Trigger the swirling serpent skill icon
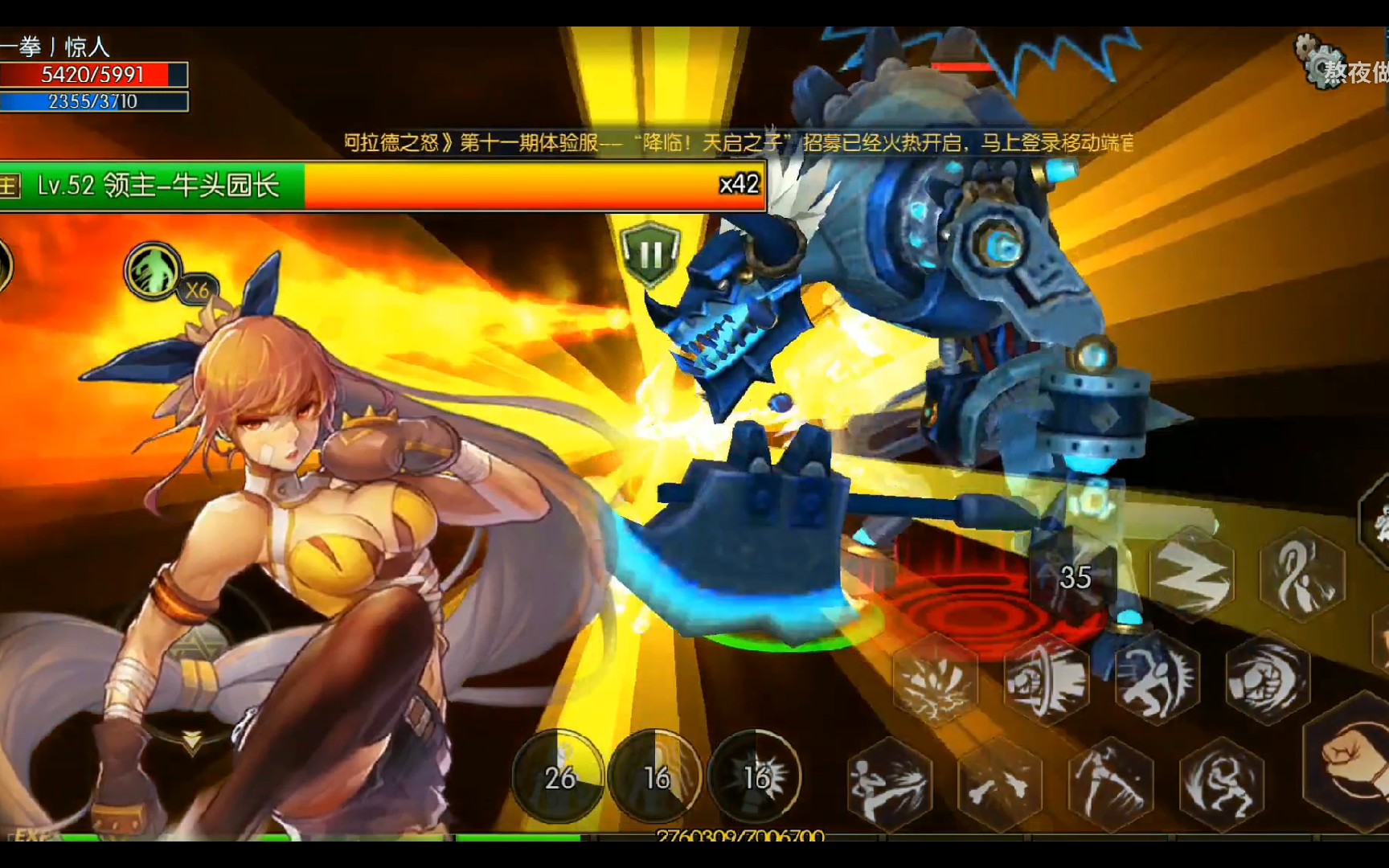 (x=1302, y=575)
